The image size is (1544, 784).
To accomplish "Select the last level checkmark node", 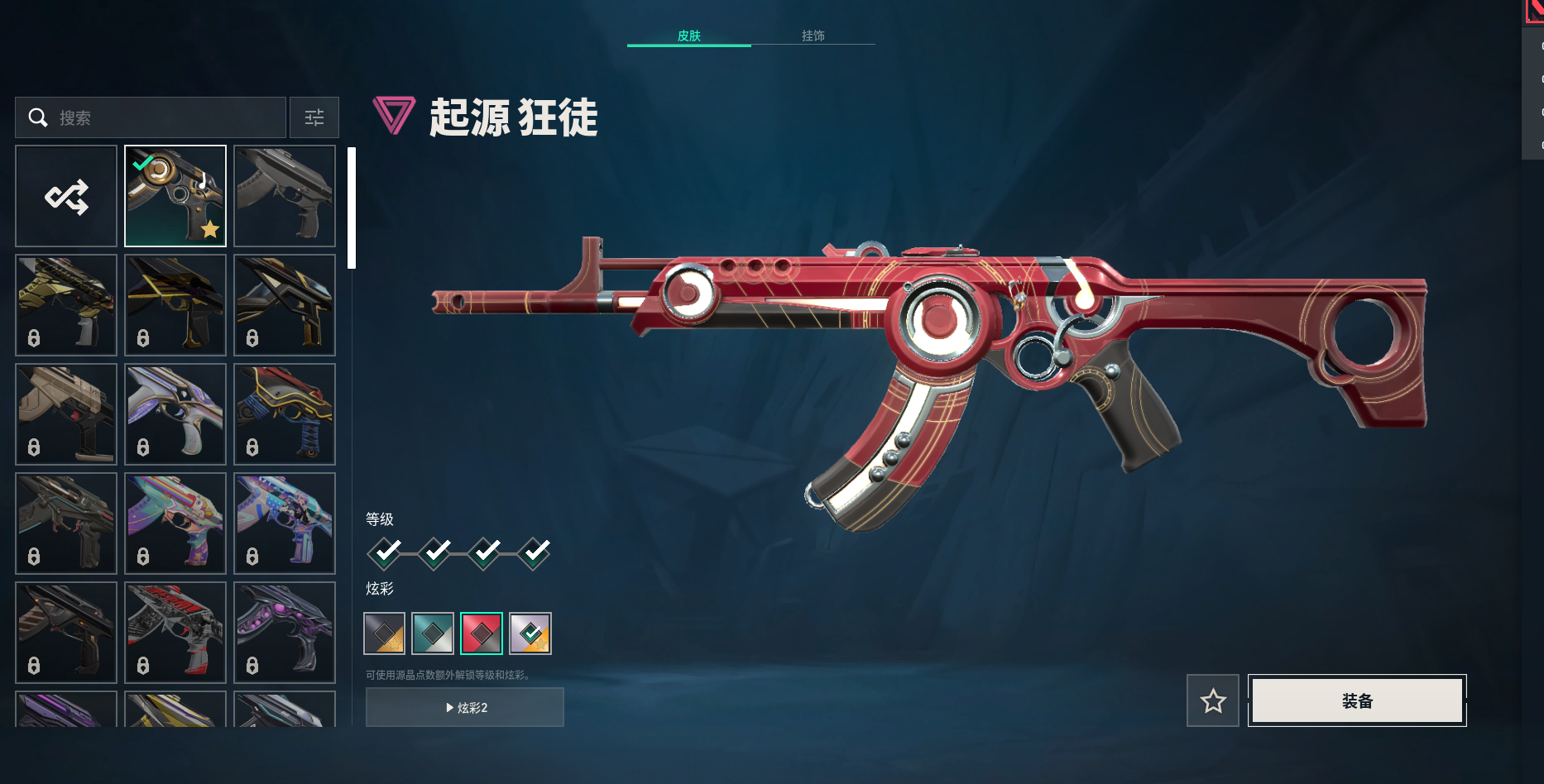I will [534, 552].
